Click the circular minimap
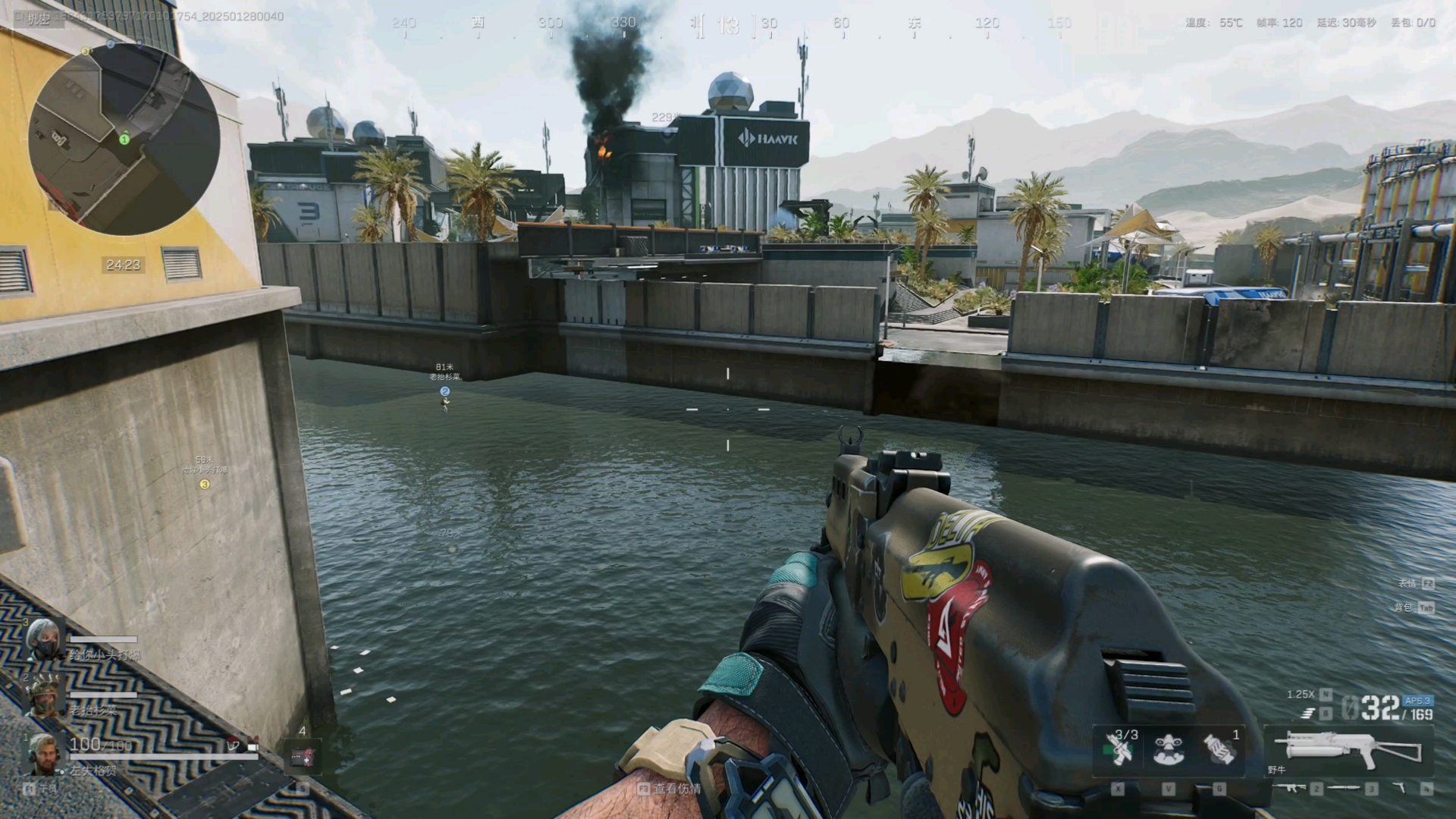This screenshot has height=819, width=1456. [x=124, y=139]
